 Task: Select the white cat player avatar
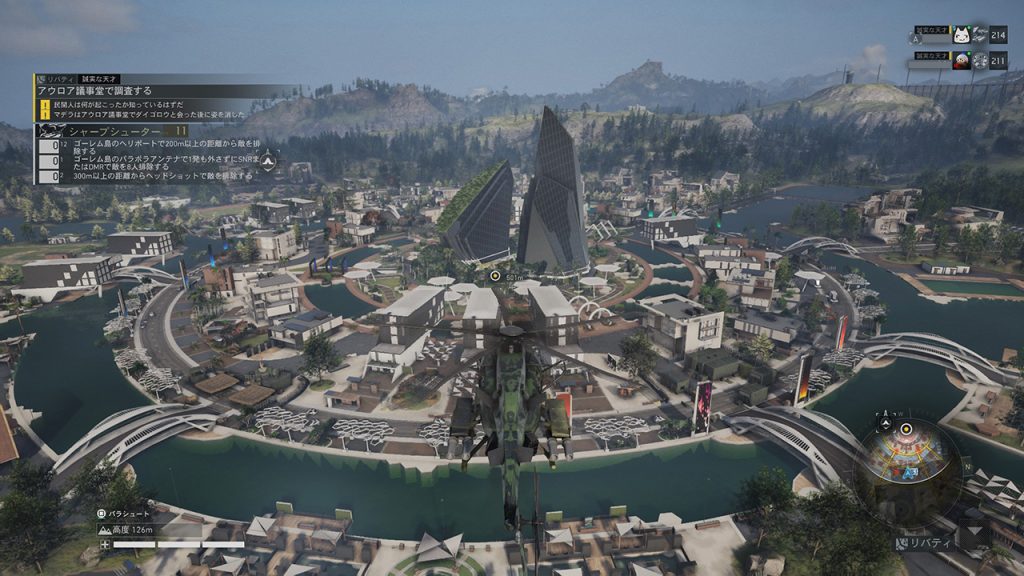(962, 35)
